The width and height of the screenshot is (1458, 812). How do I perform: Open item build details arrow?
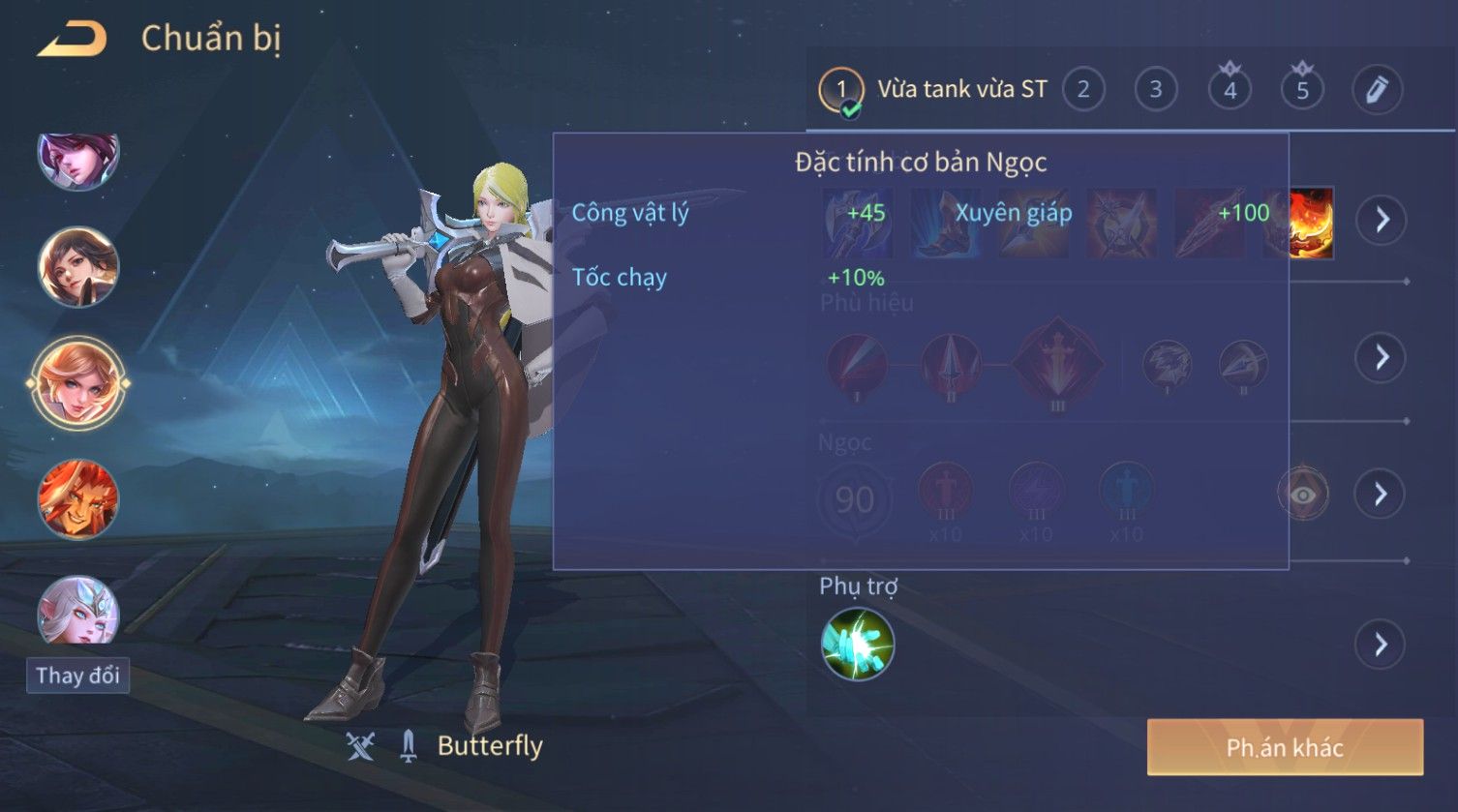[x=1381, y=220]
